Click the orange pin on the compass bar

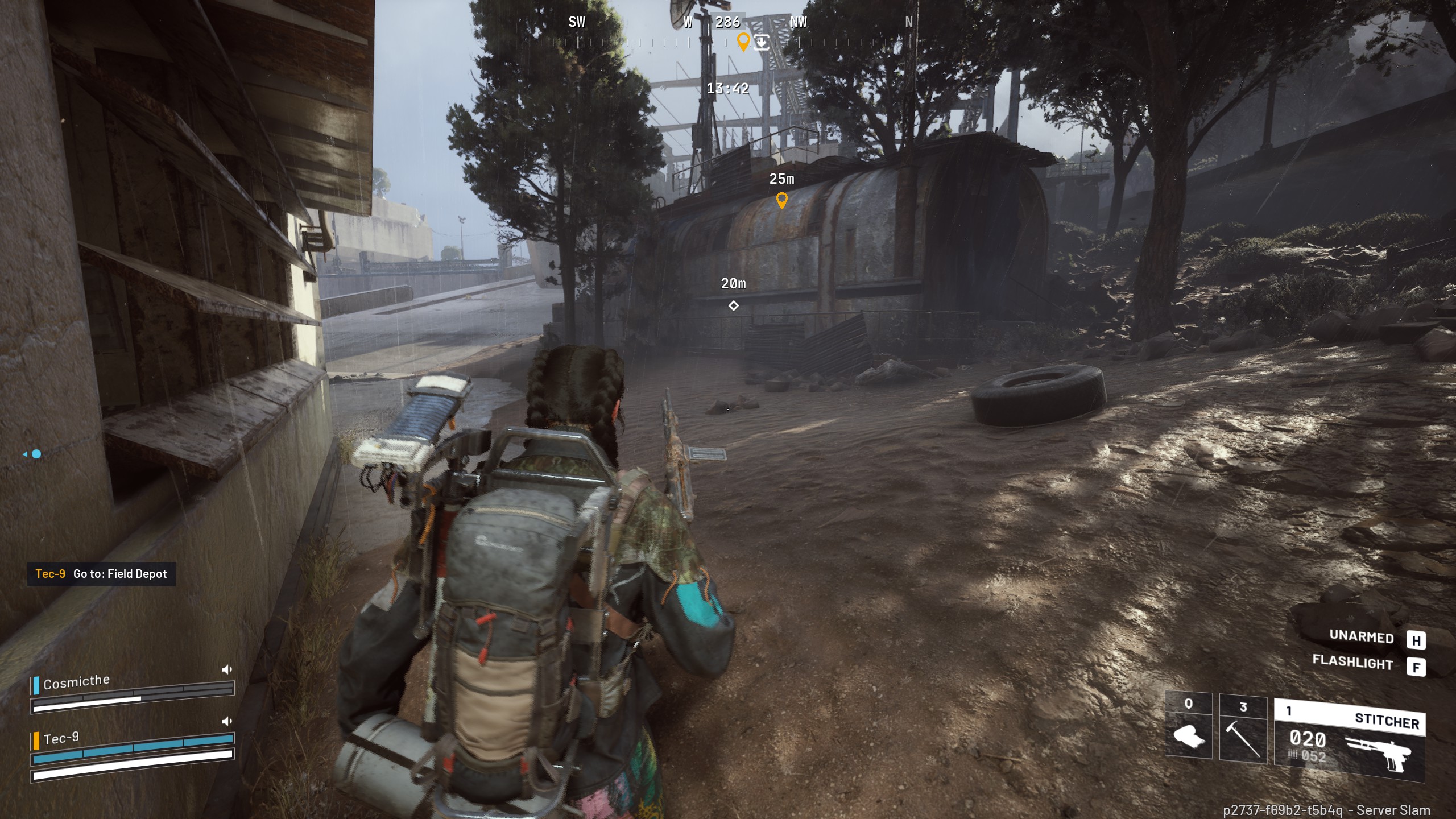[x=743, y=41]
